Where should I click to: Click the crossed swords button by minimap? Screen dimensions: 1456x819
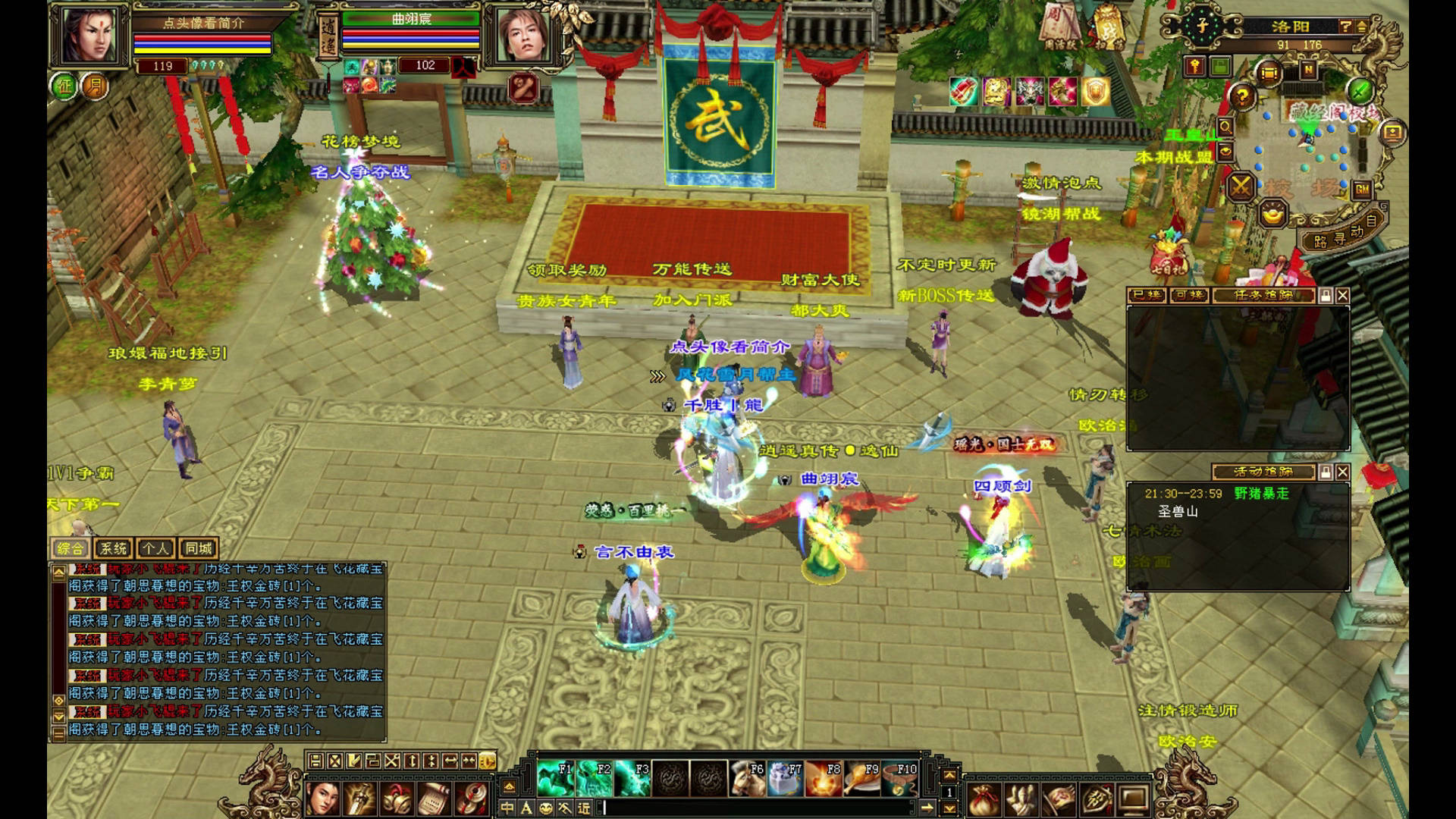point(1241,187)
